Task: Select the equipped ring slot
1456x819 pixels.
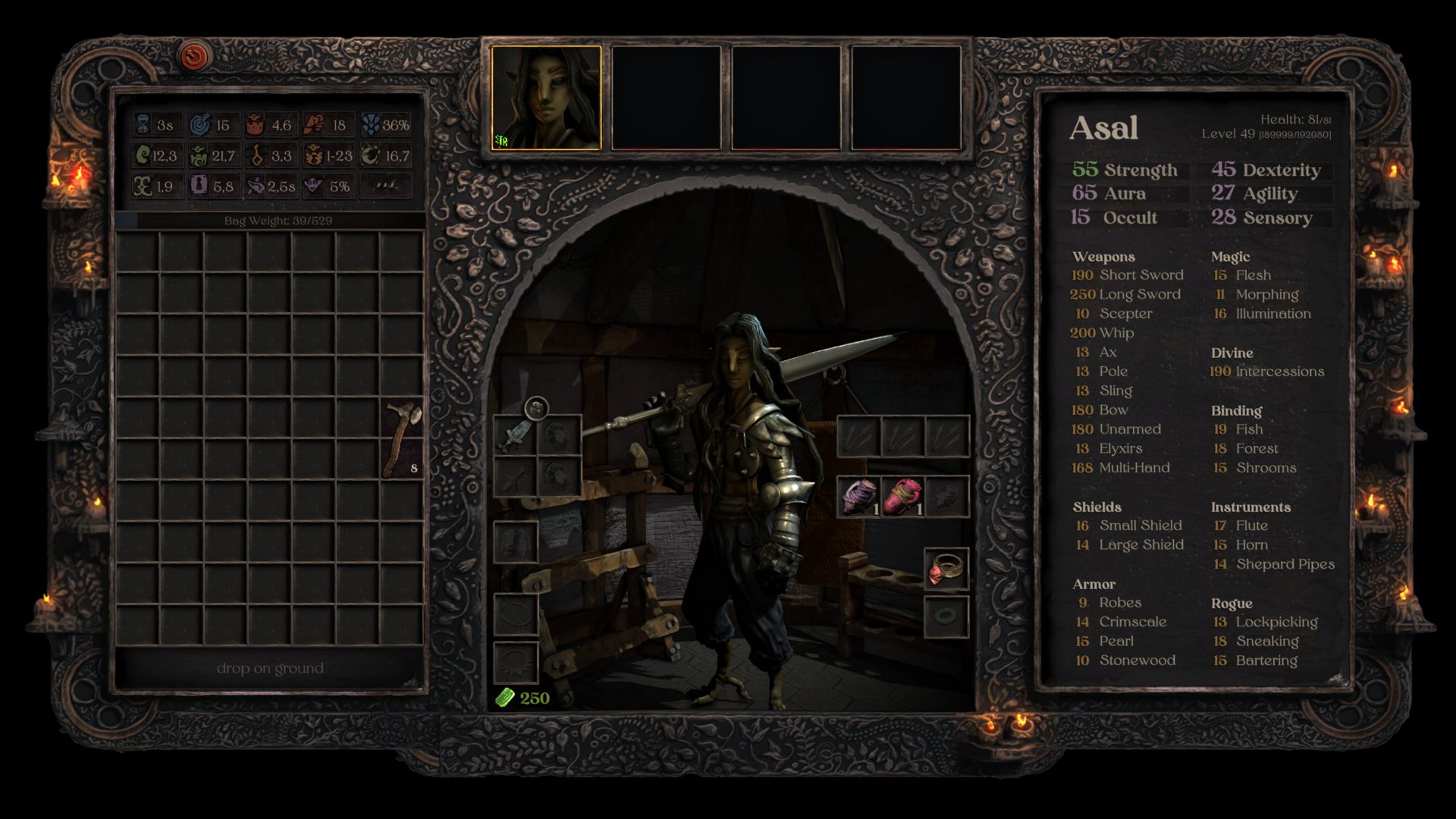Action: [946, 569]
